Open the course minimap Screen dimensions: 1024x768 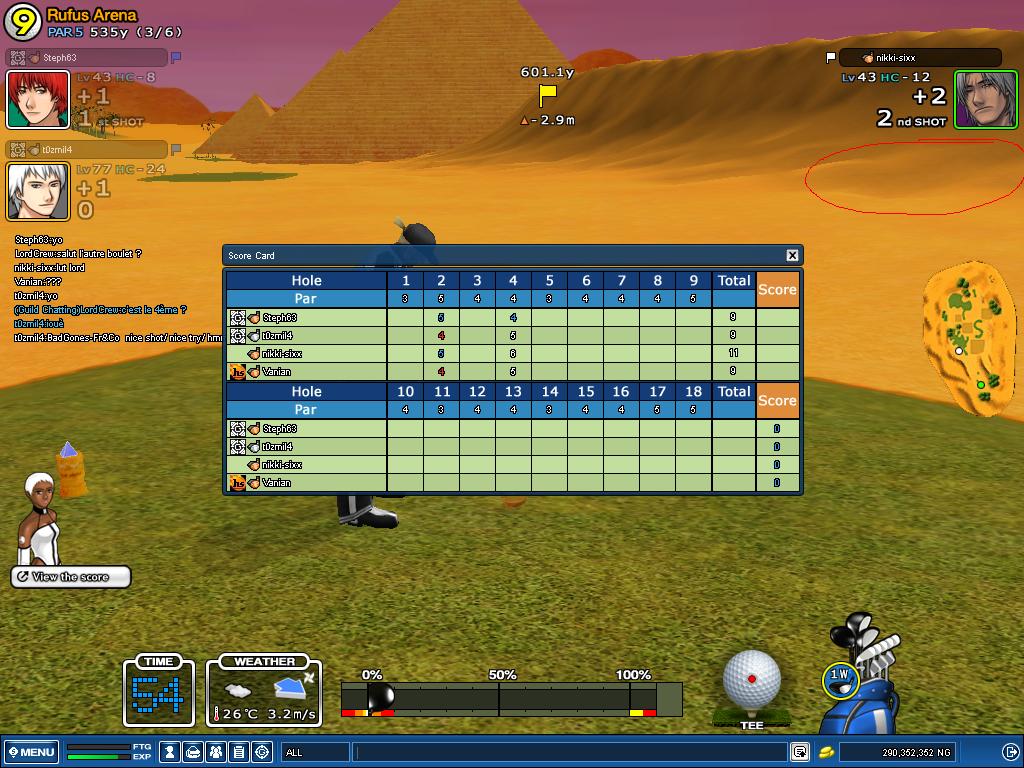[969, 340]
